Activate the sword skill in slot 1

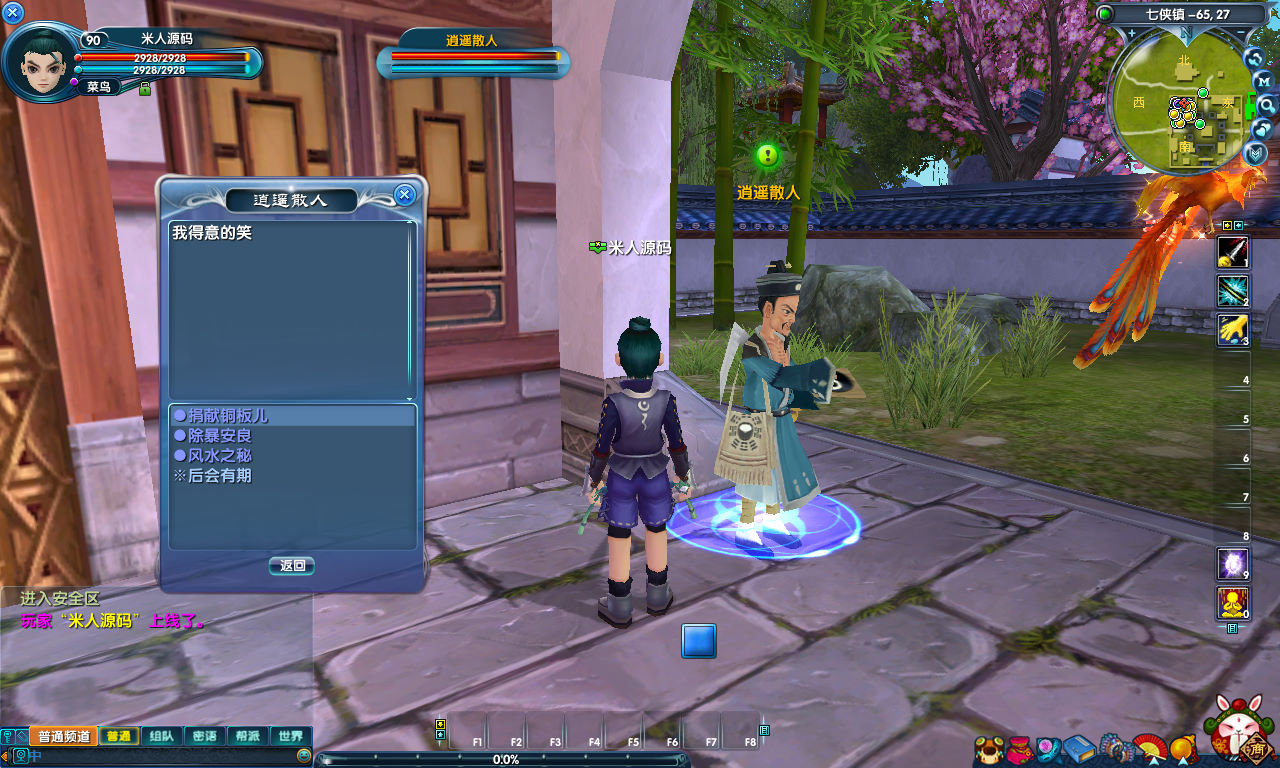coord(1232,252)
